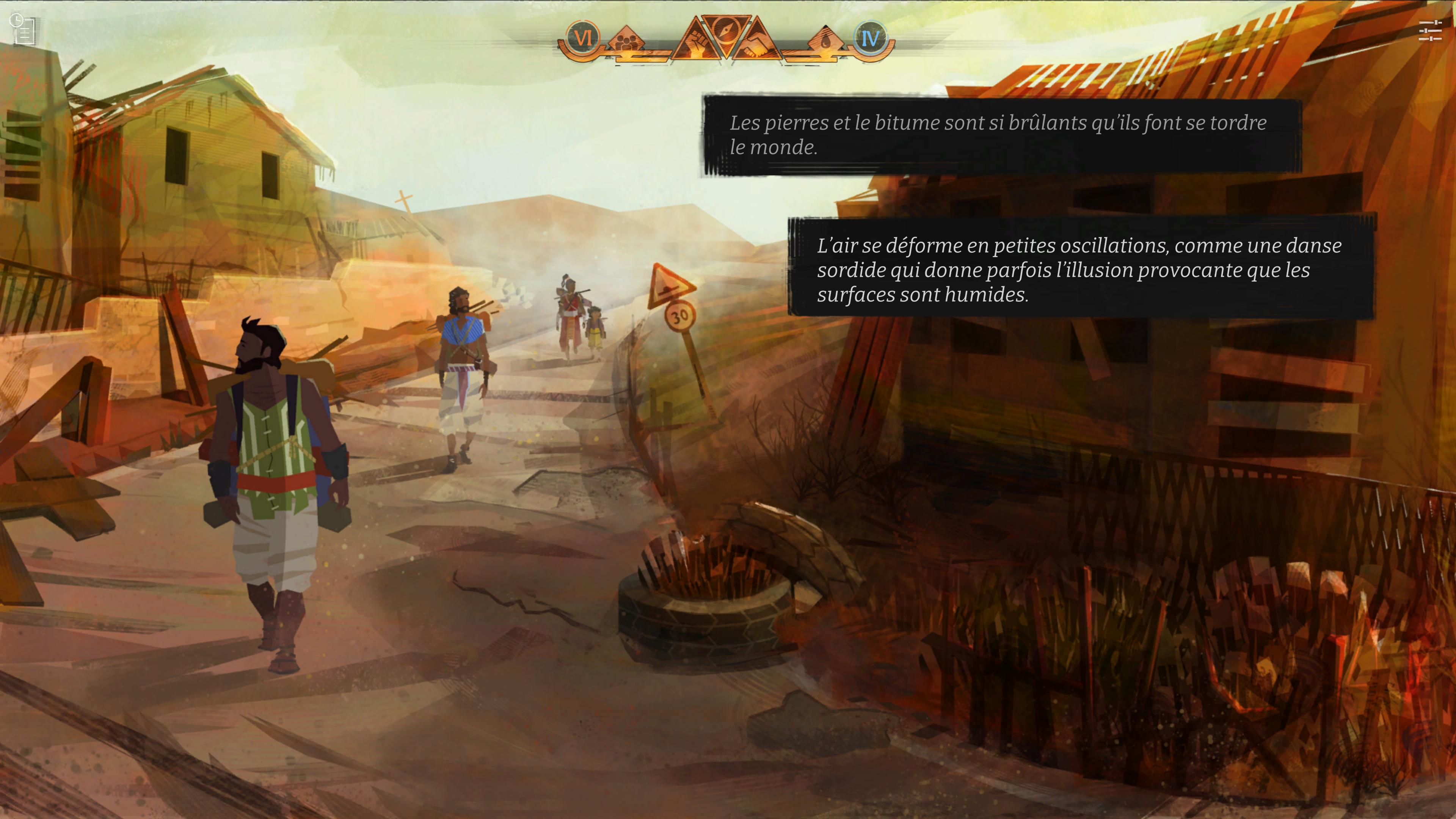Click the water drop diamond icon

826,41
